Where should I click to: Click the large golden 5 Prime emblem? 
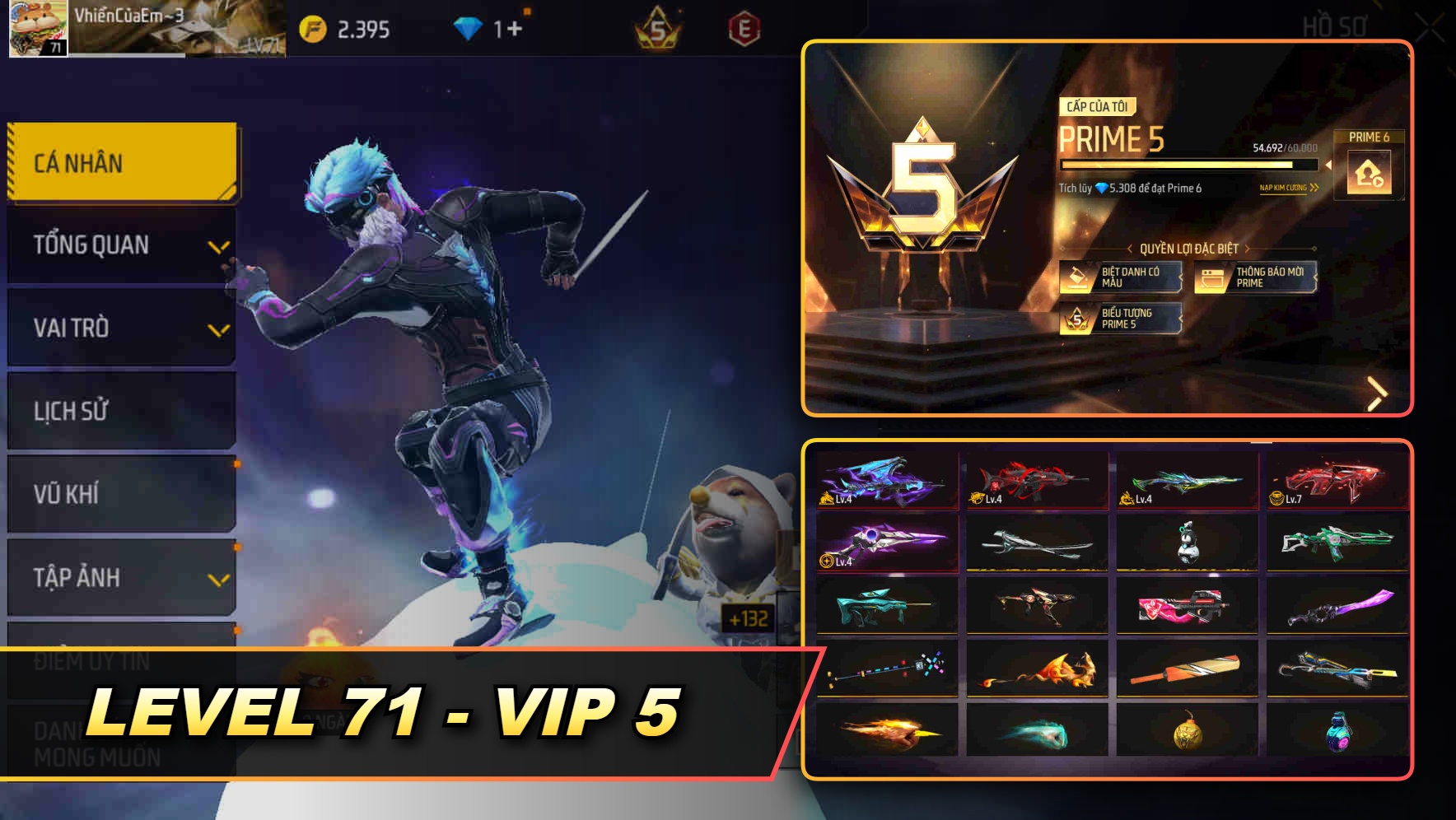click(x=922, y=185)
